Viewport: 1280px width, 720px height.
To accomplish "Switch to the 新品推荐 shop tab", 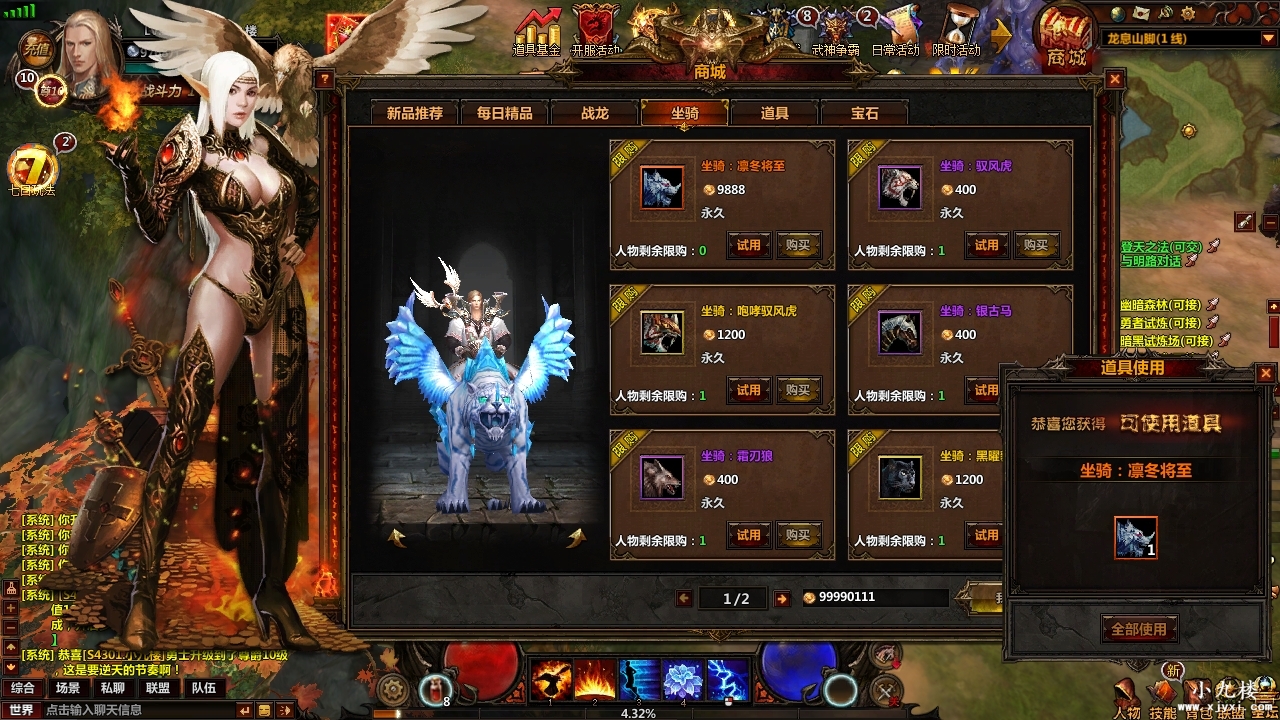I will pyautogui.click(x=415, y=113).
